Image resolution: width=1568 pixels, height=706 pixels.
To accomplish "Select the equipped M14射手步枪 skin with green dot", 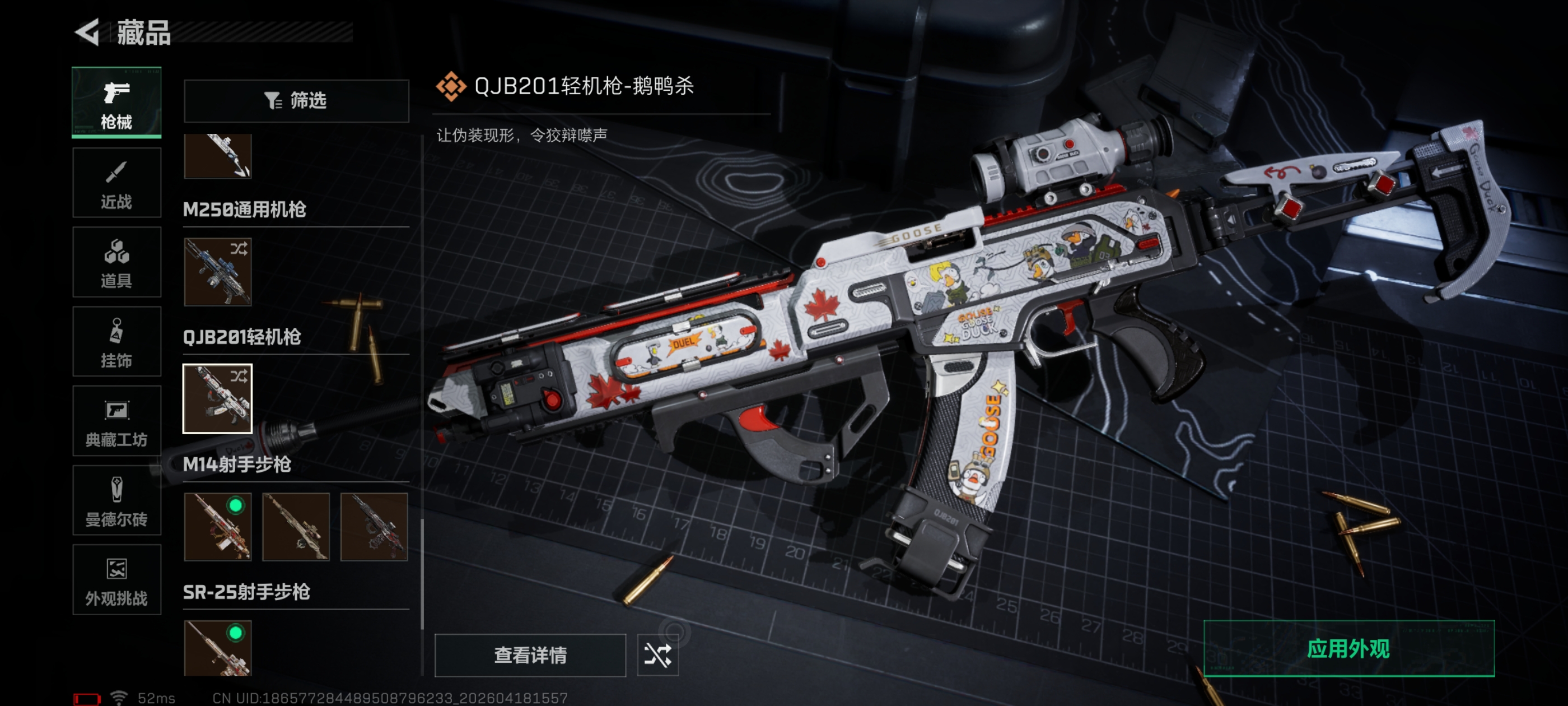I will click(x=217, y=527).
